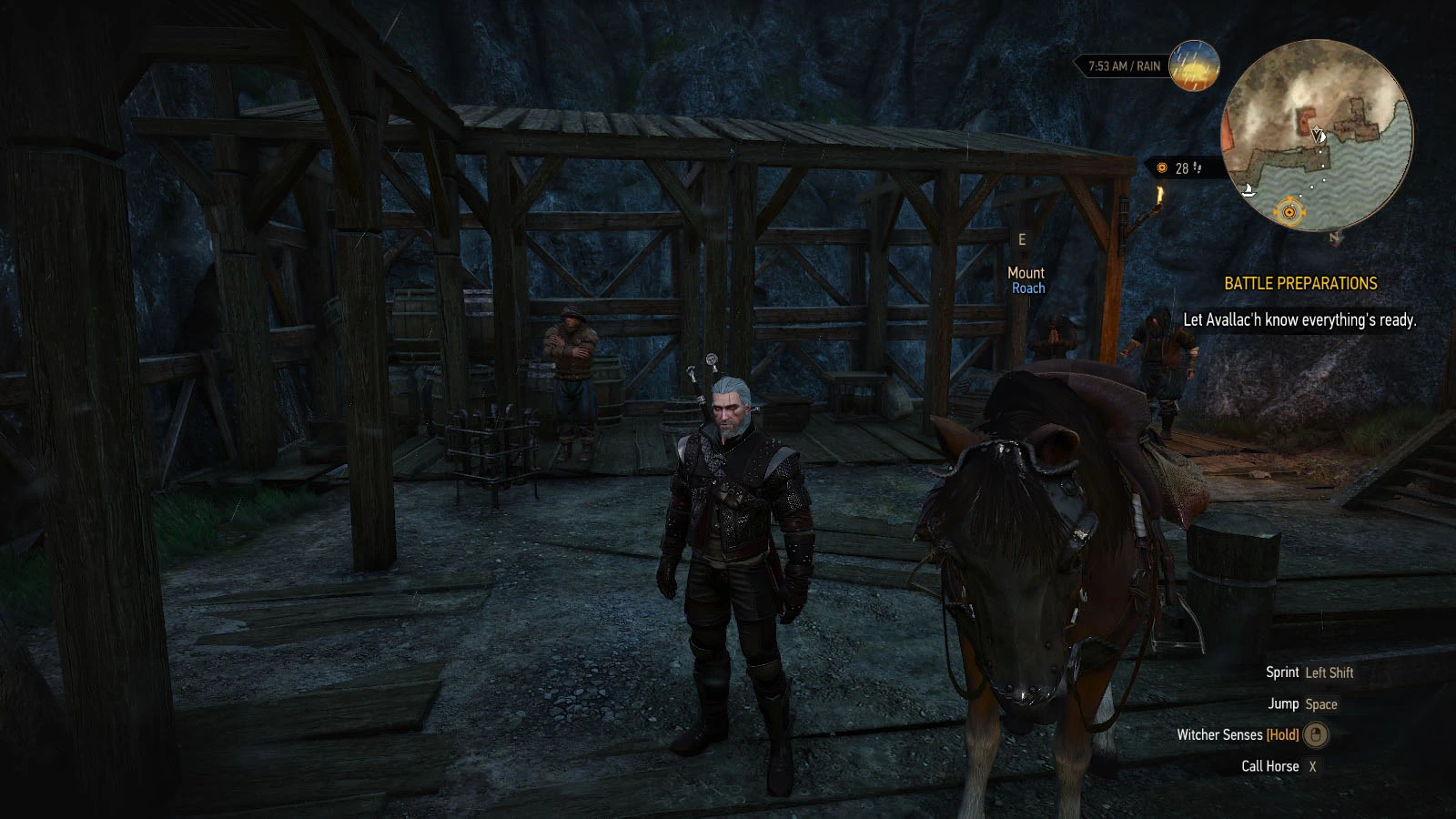Select the Battle Preparations quest tracker

click(1300, 284)
